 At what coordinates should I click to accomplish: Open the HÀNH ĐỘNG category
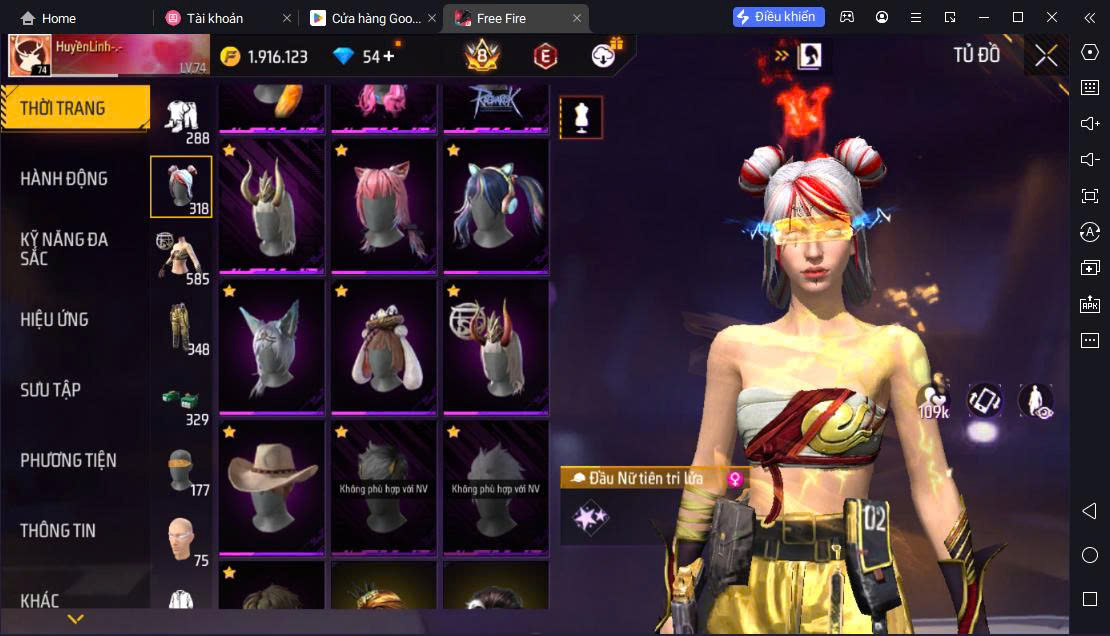tap(64, 179)
